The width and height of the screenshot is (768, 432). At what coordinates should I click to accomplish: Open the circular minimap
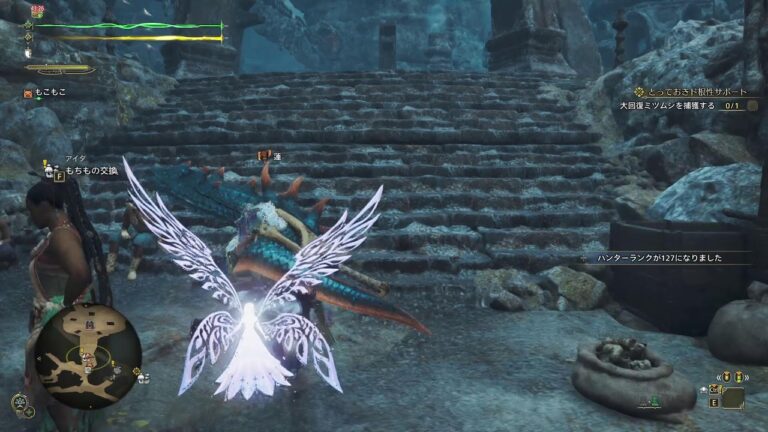[x=88, y=354]
